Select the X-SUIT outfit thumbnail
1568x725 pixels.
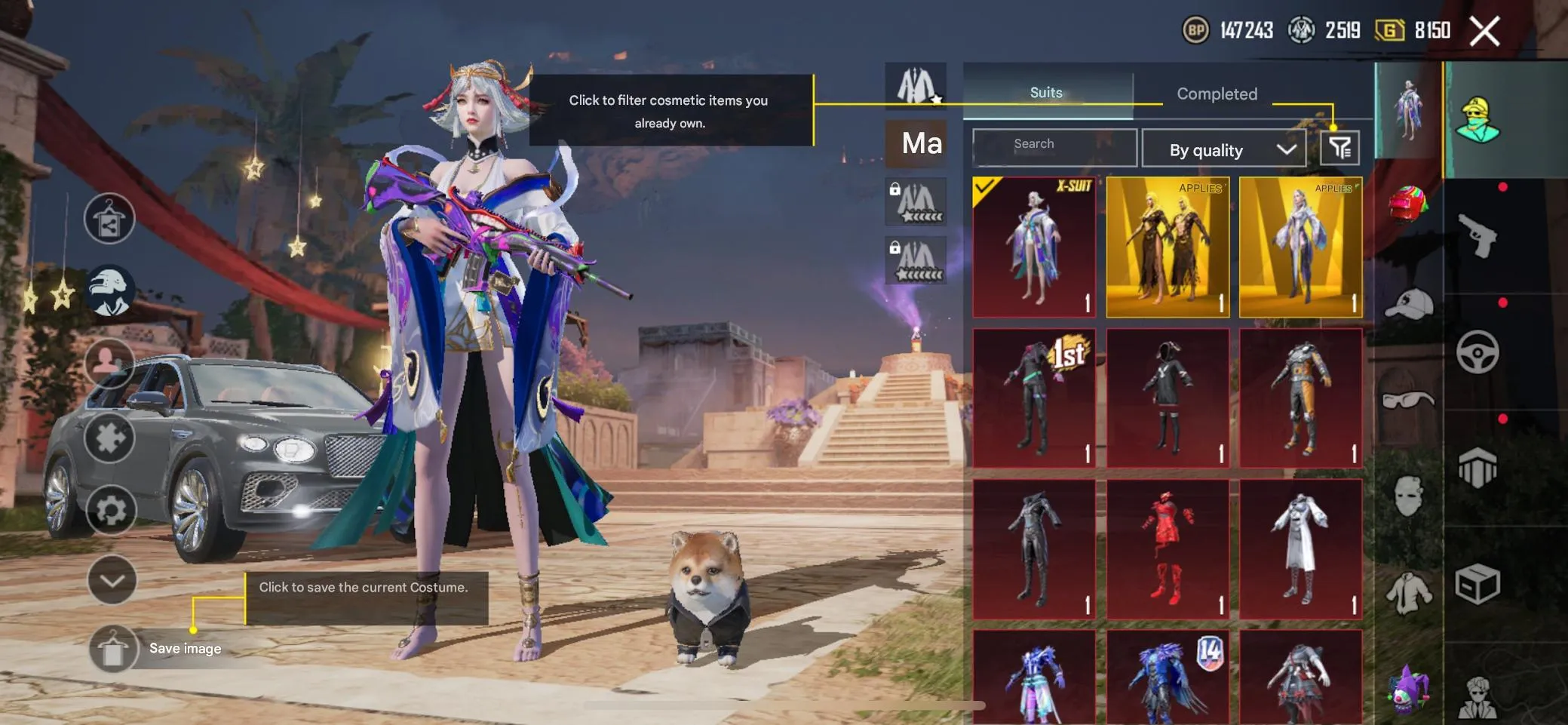click(1034, 247)
